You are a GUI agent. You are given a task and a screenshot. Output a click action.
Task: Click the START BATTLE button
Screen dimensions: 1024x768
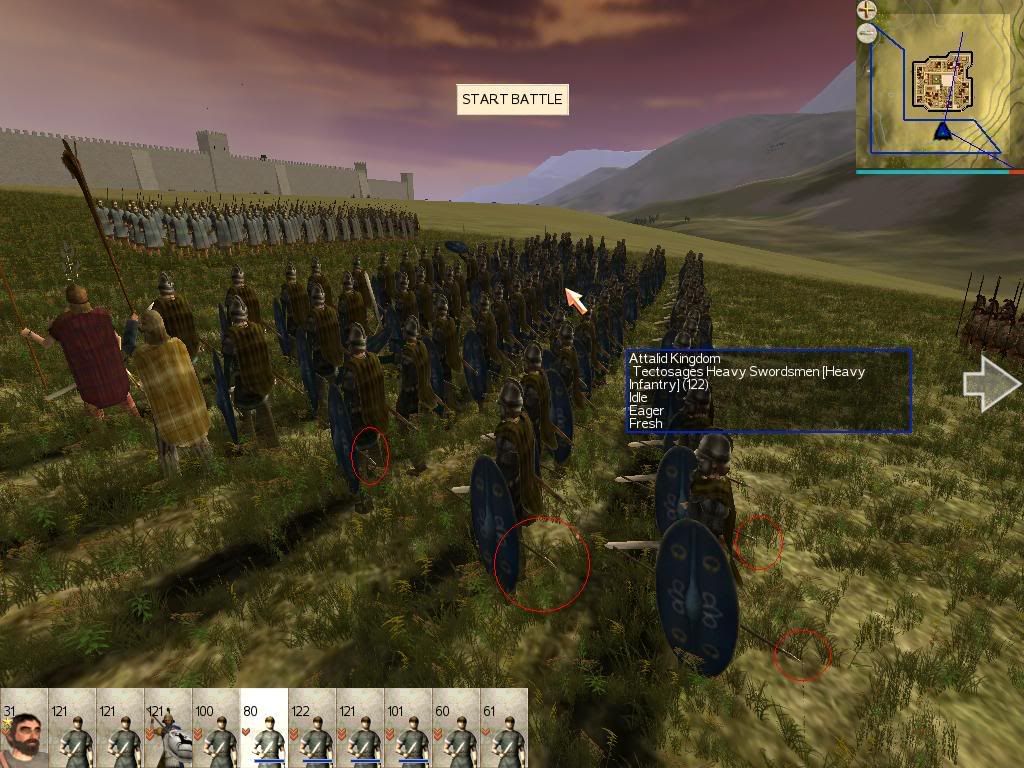pyautogui.click(x=512, y=99)
